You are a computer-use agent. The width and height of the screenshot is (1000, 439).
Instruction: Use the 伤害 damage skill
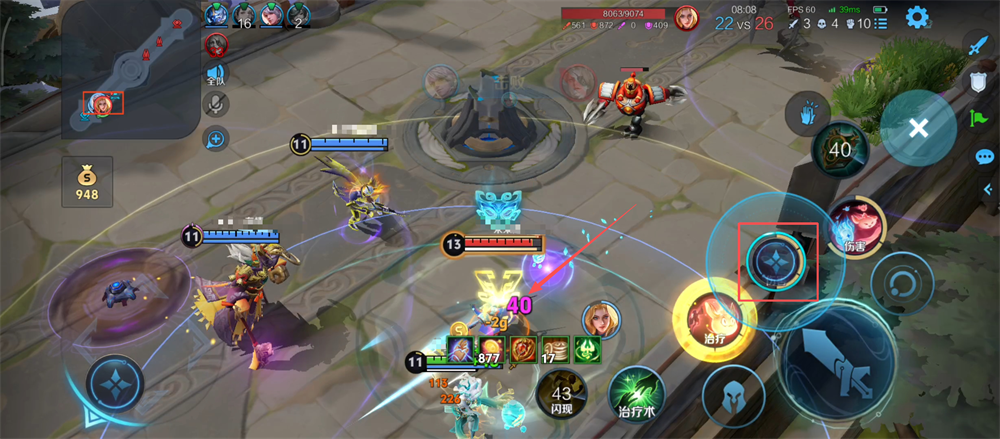[854, 227]
